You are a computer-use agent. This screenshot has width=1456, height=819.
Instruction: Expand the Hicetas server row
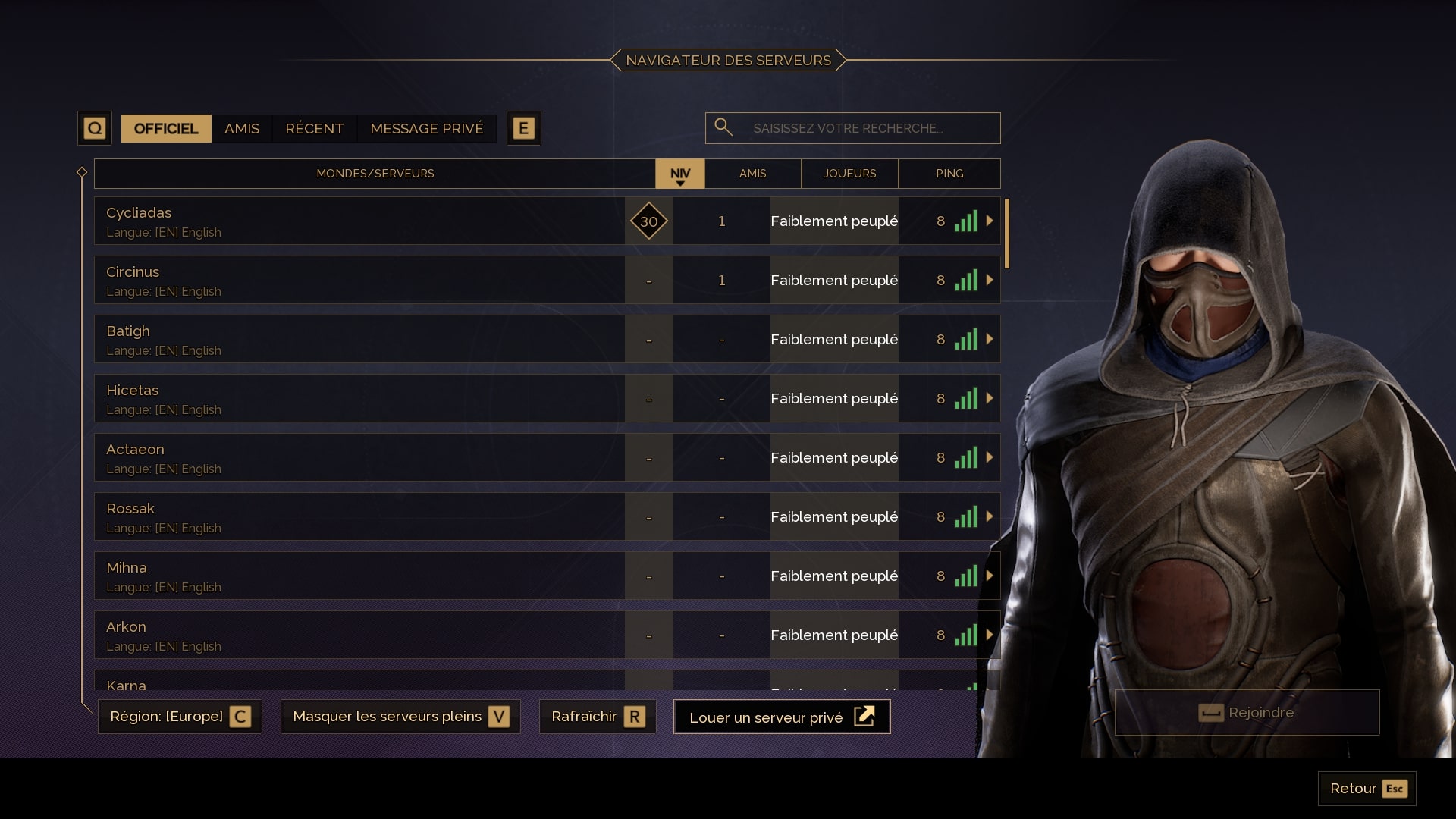click(990, 398)
